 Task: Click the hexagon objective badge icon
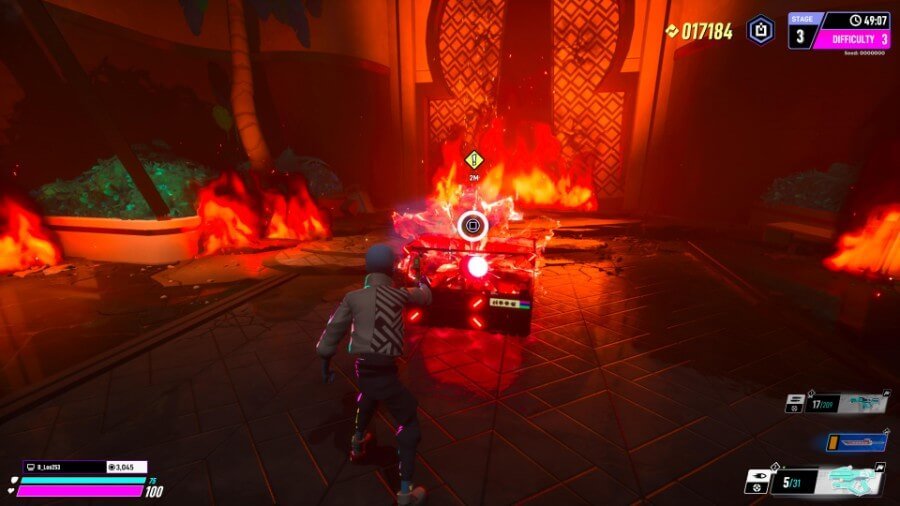(x=761, y=30)
